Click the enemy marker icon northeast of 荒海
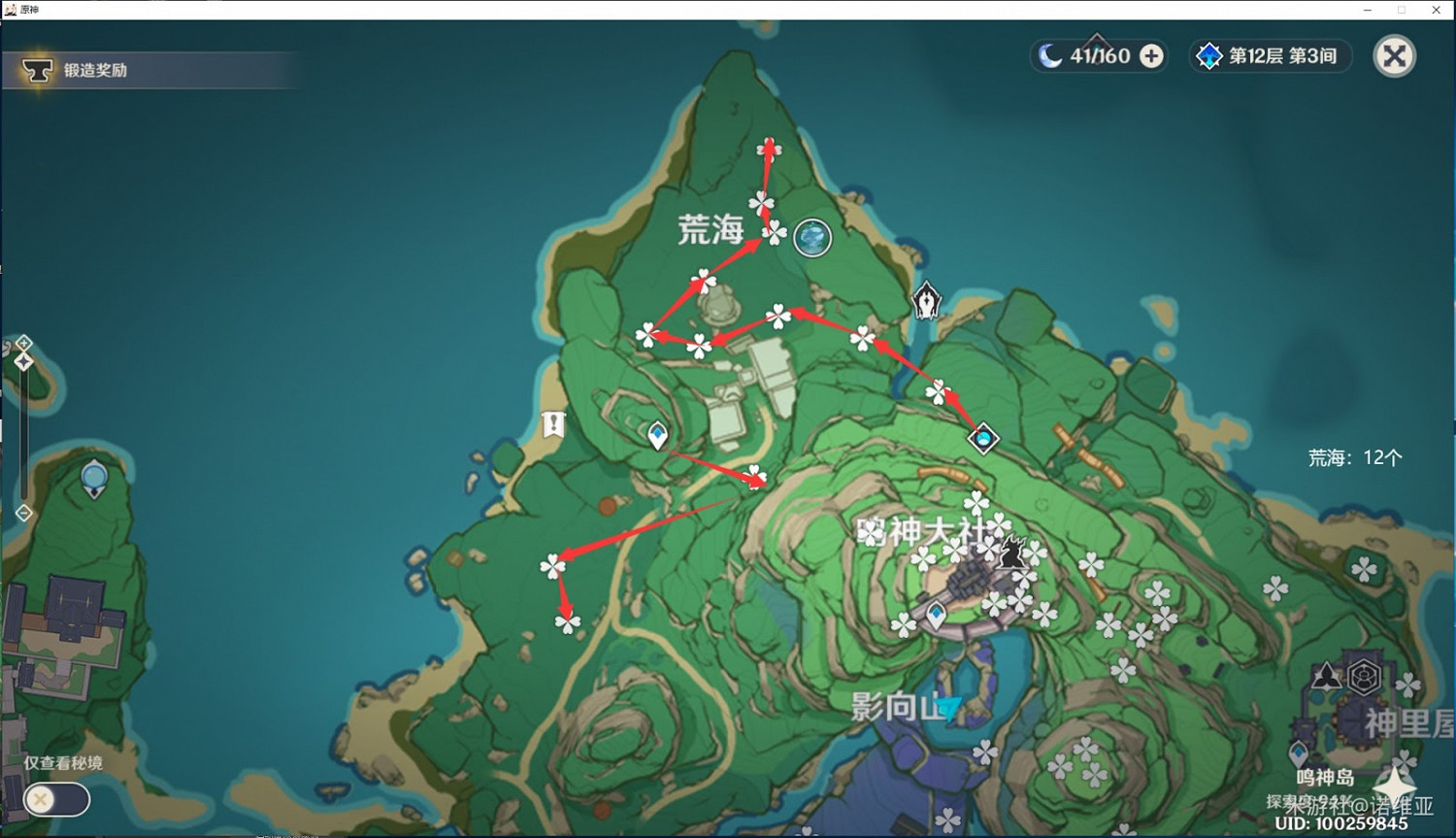This screenshot has width=1456, height=838. pos(926,301)
